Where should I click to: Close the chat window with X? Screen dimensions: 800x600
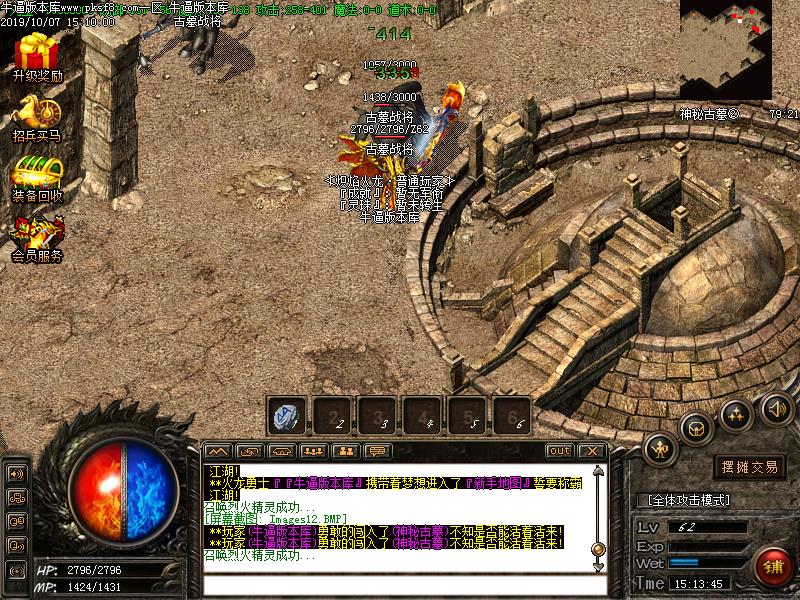tap(591, 451)
